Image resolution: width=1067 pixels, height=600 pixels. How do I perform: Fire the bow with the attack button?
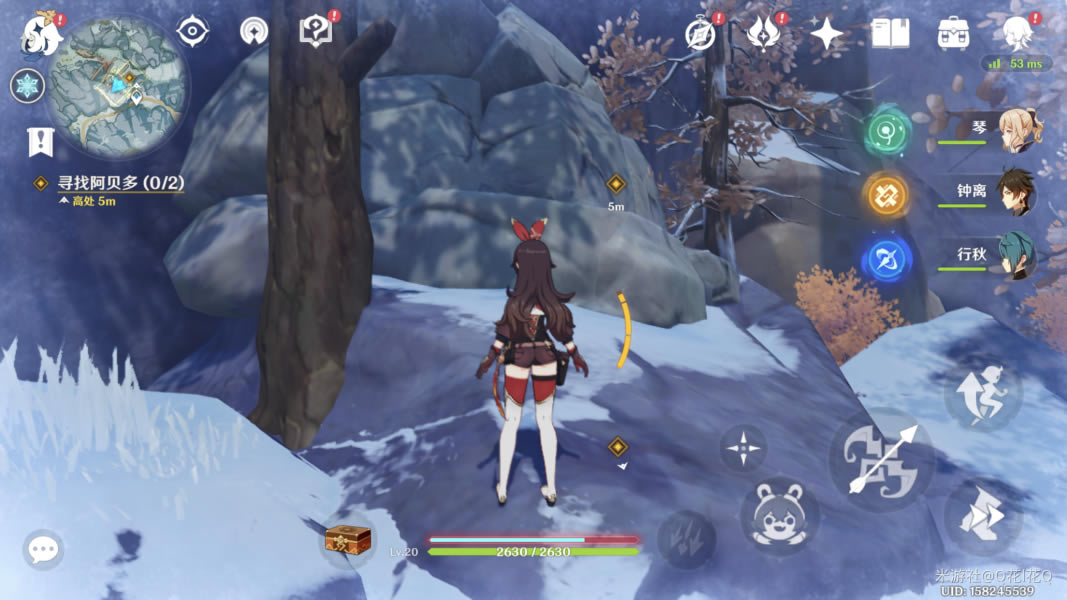881,461
